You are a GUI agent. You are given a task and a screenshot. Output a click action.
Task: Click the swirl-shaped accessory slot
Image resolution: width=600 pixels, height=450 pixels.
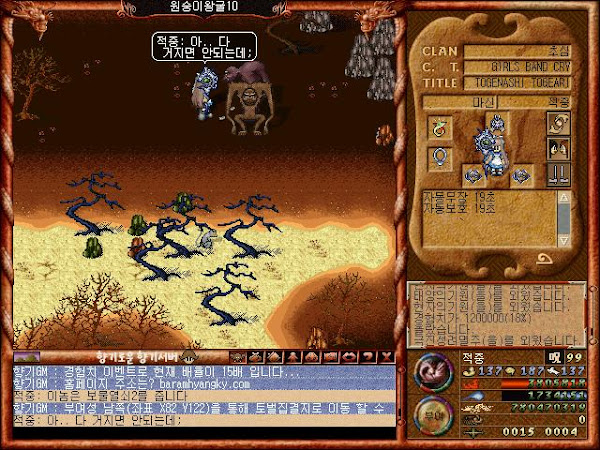(556, 123)
